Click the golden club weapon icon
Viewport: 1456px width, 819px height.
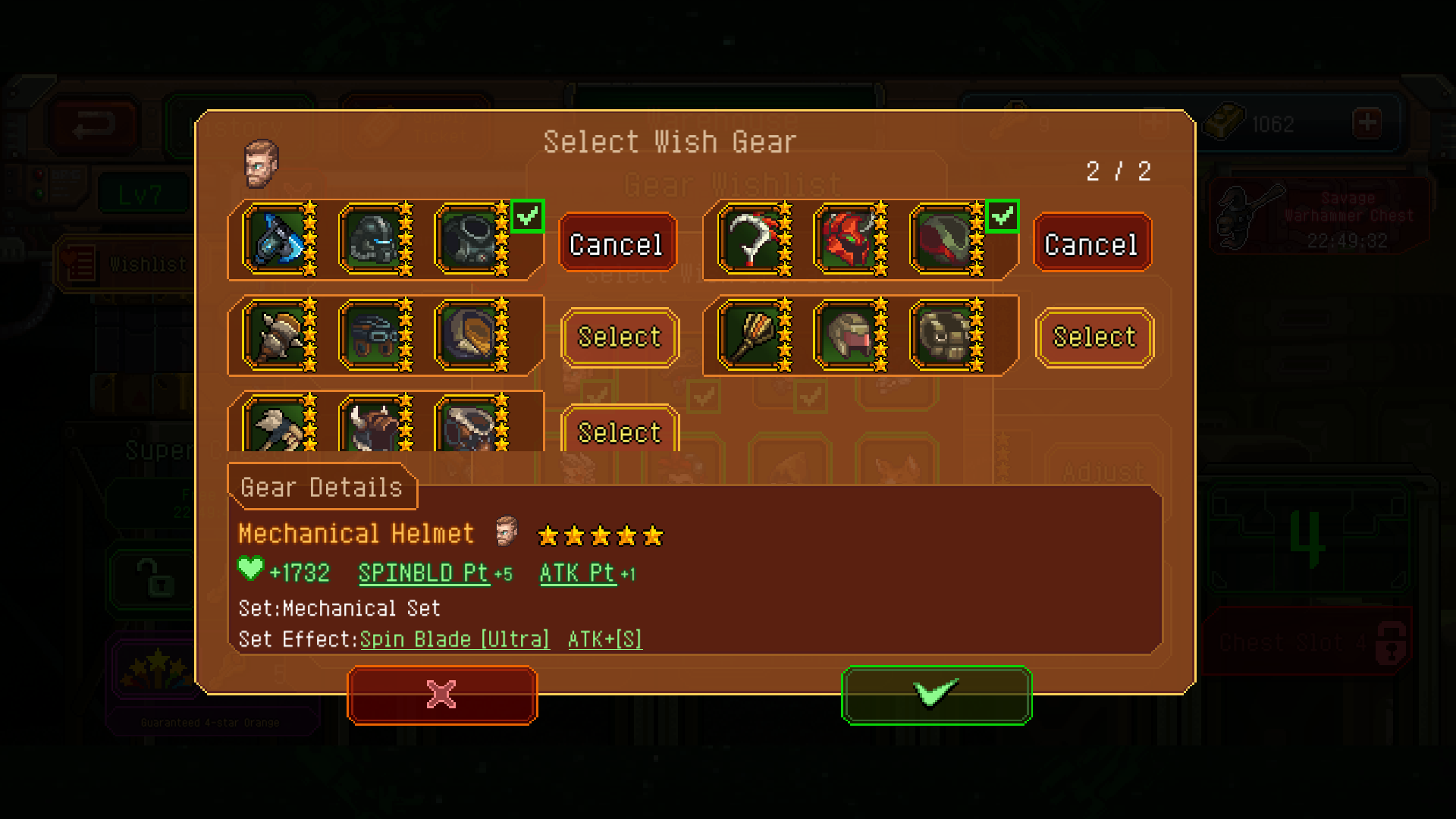(752, 336)
